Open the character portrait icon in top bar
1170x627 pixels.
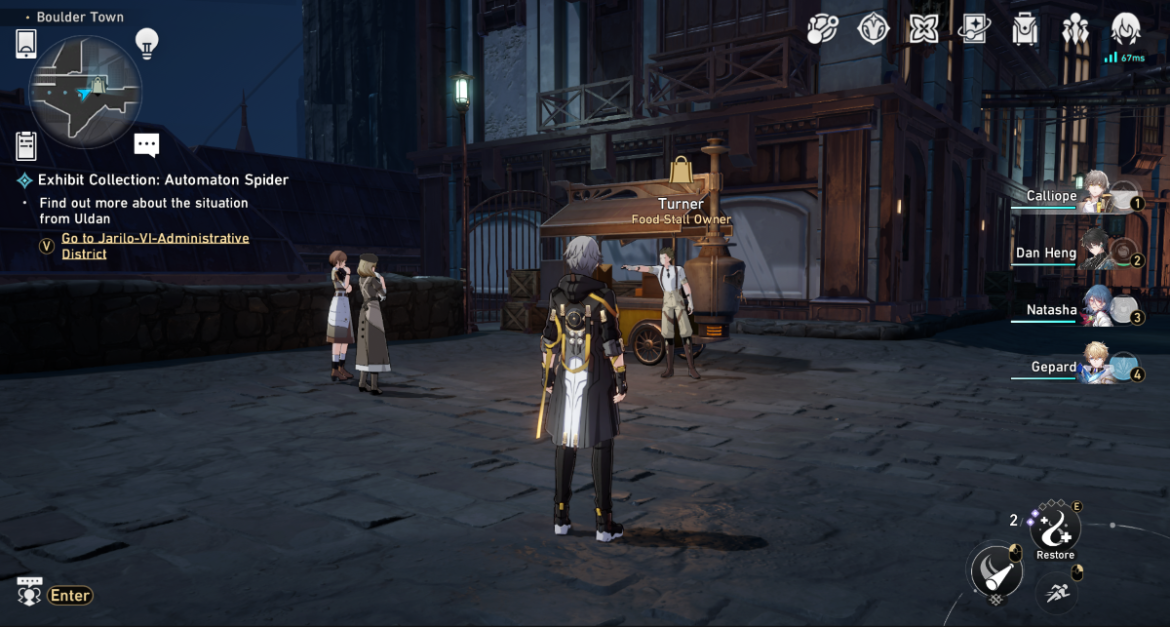(1126, 29)
